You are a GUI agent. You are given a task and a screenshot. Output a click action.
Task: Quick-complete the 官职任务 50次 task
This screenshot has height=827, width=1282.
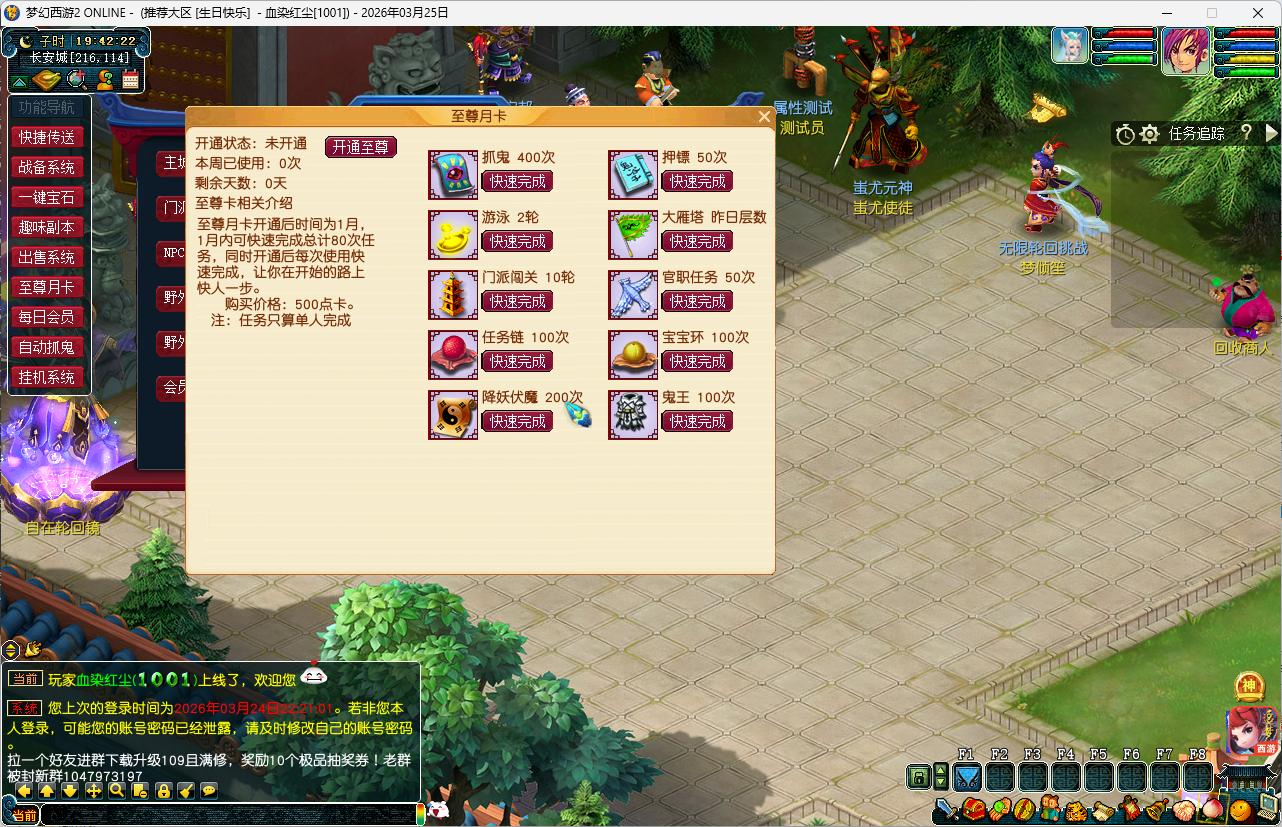pyautogui.click(x=697, y=302)
